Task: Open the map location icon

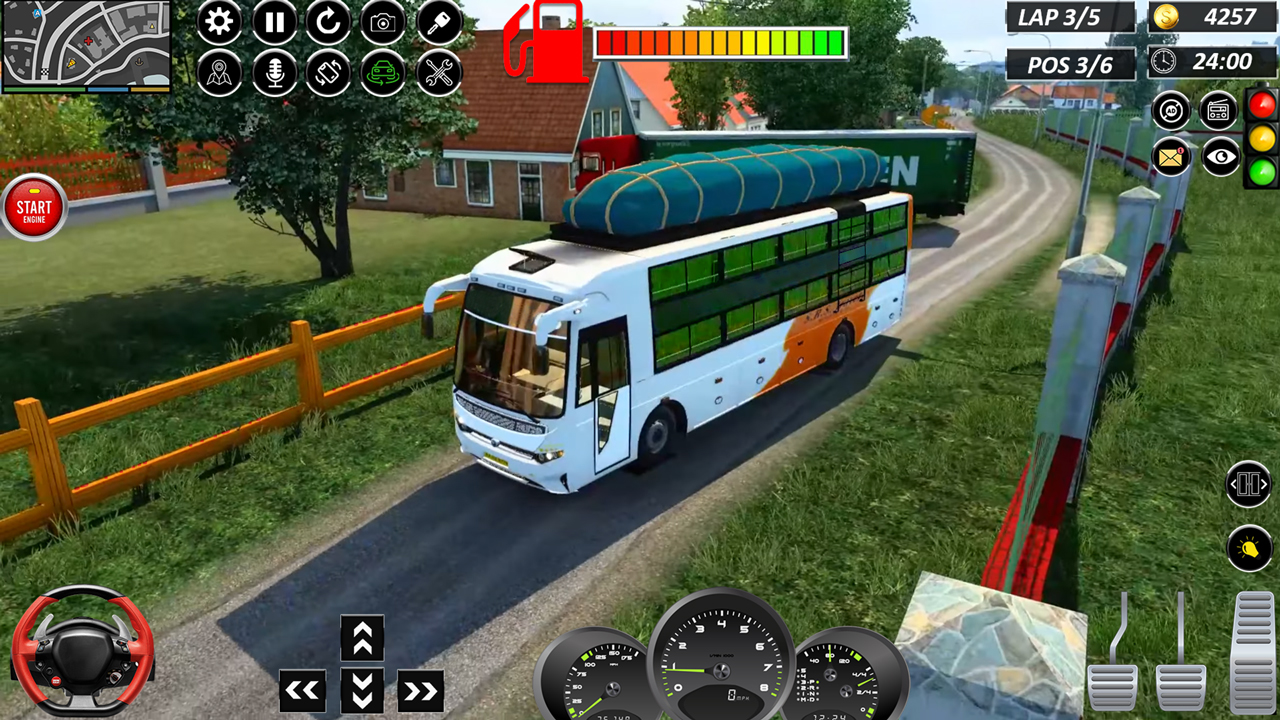Action: pos(219,73)
